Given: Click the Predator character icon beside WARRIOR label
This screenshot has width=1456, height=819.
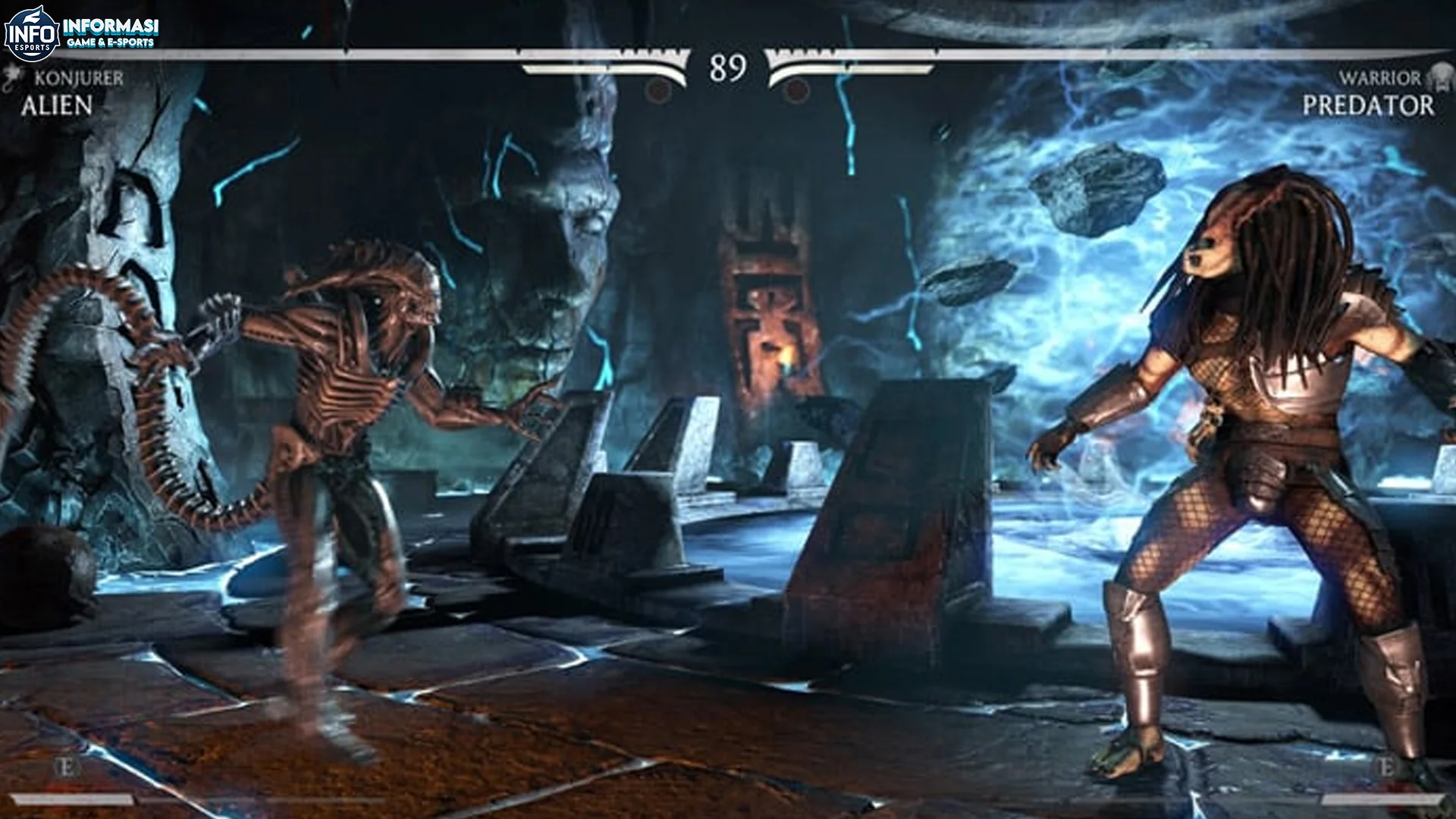Looking at the screenshot, I should (1443, 76).
